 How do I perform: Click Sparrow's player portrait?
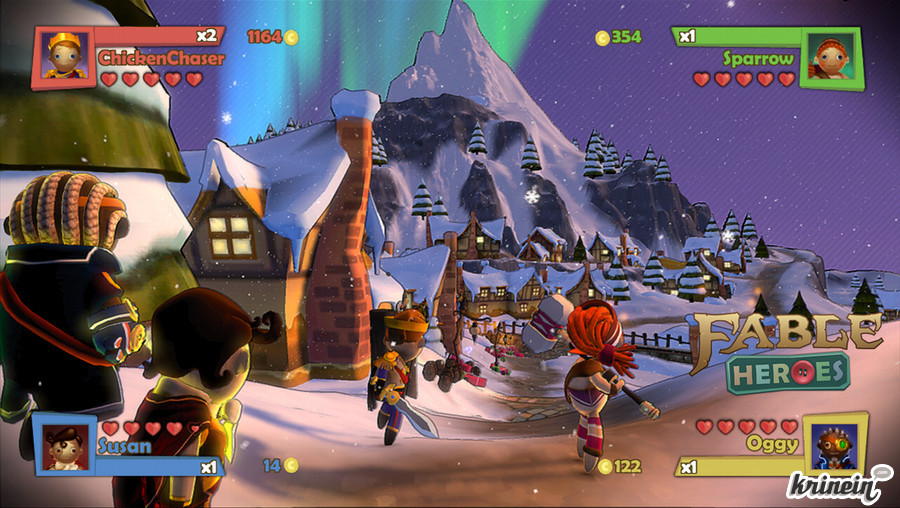(x=829, y=57)
